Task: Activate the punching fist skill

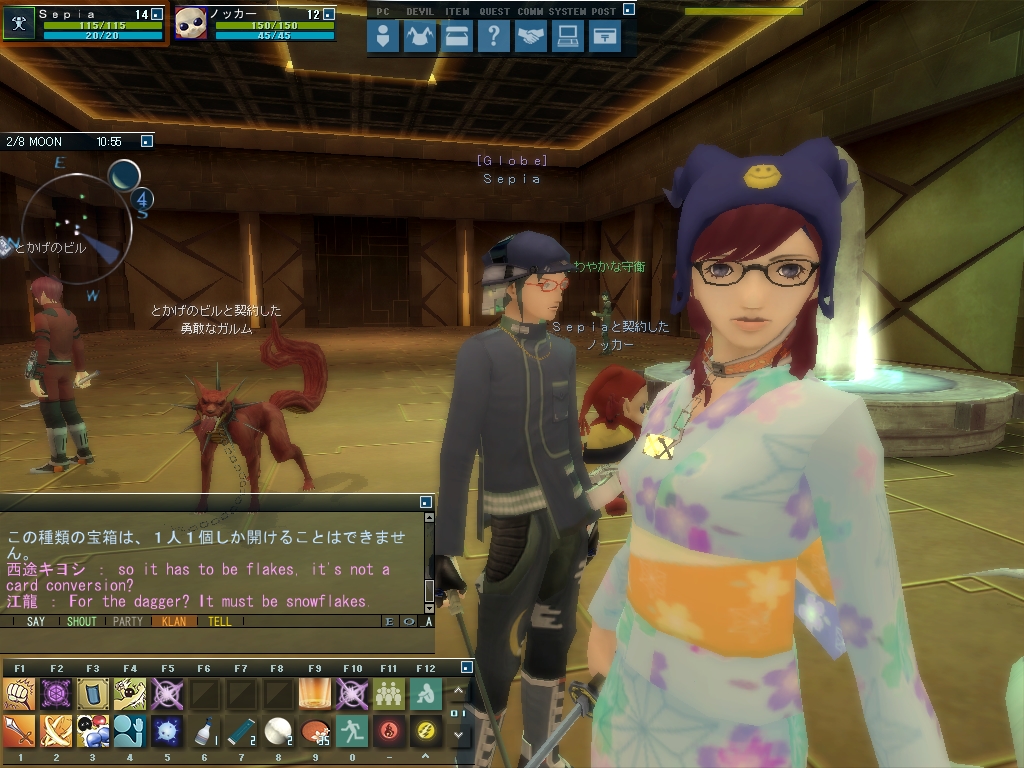Action: [19, 694]
